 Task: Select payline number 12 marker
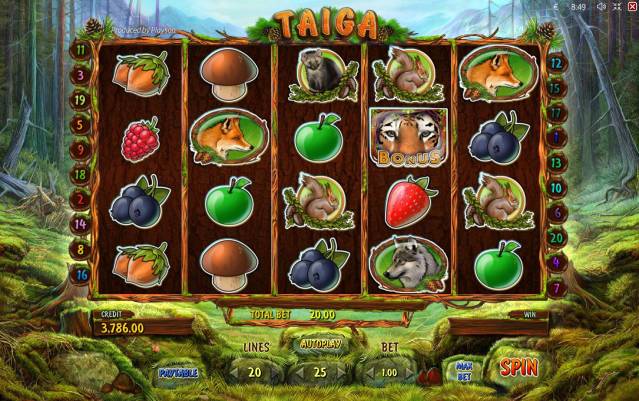[x=556, y=61]
